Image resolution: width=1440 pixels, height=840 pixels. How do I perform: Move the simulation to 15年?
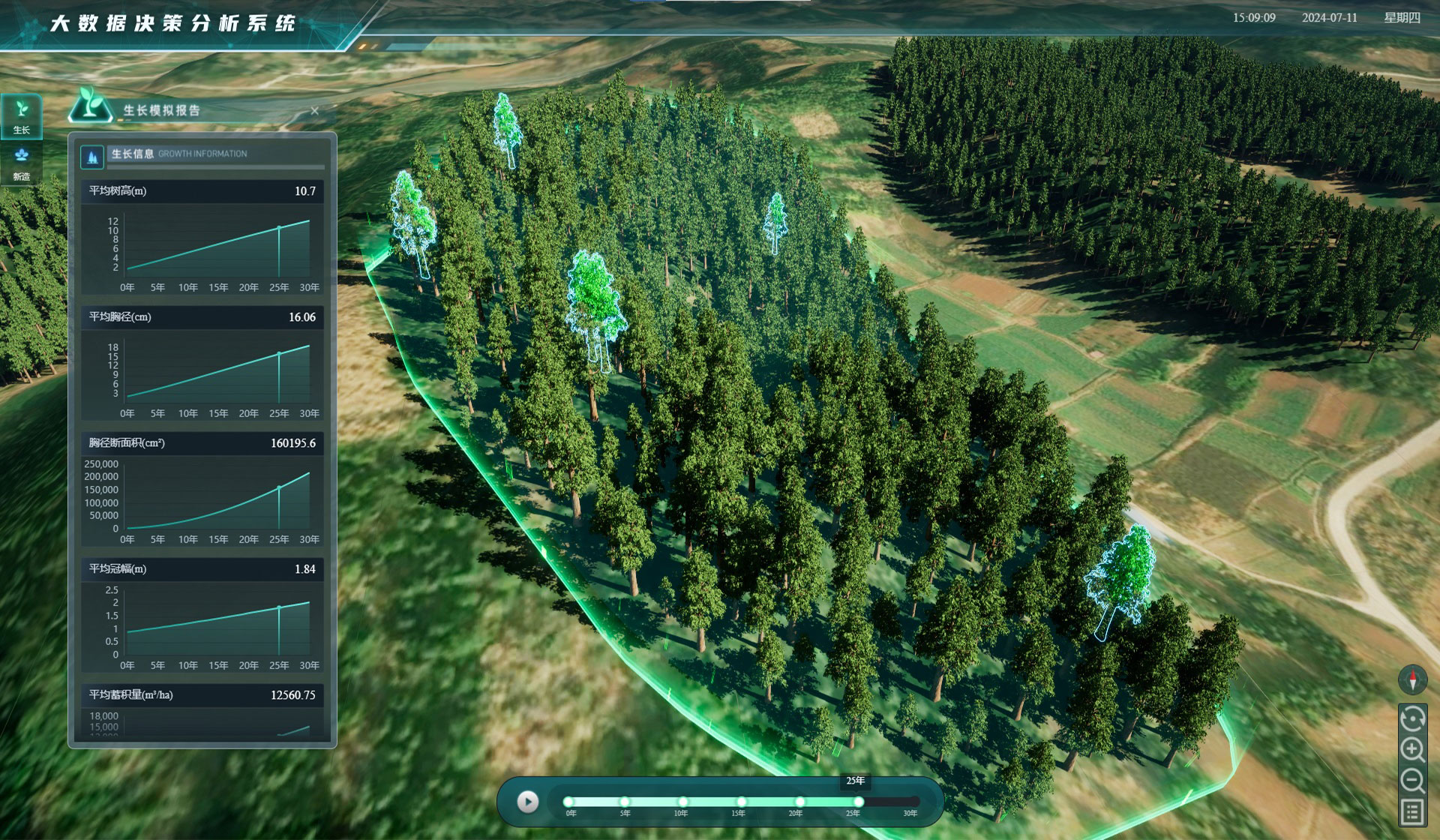point(741,802)
